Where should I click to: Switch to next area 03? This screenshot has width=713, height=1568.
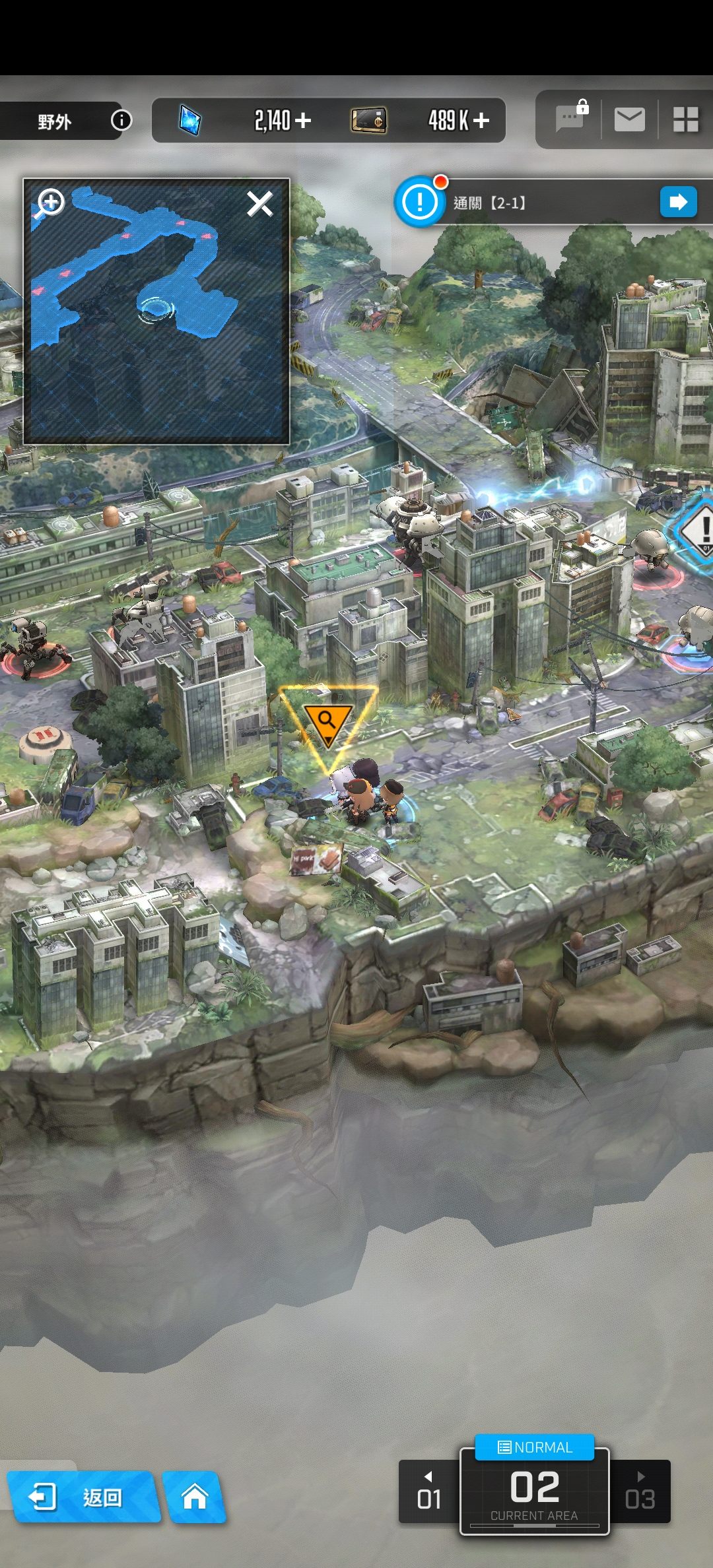pos(640,1492)
